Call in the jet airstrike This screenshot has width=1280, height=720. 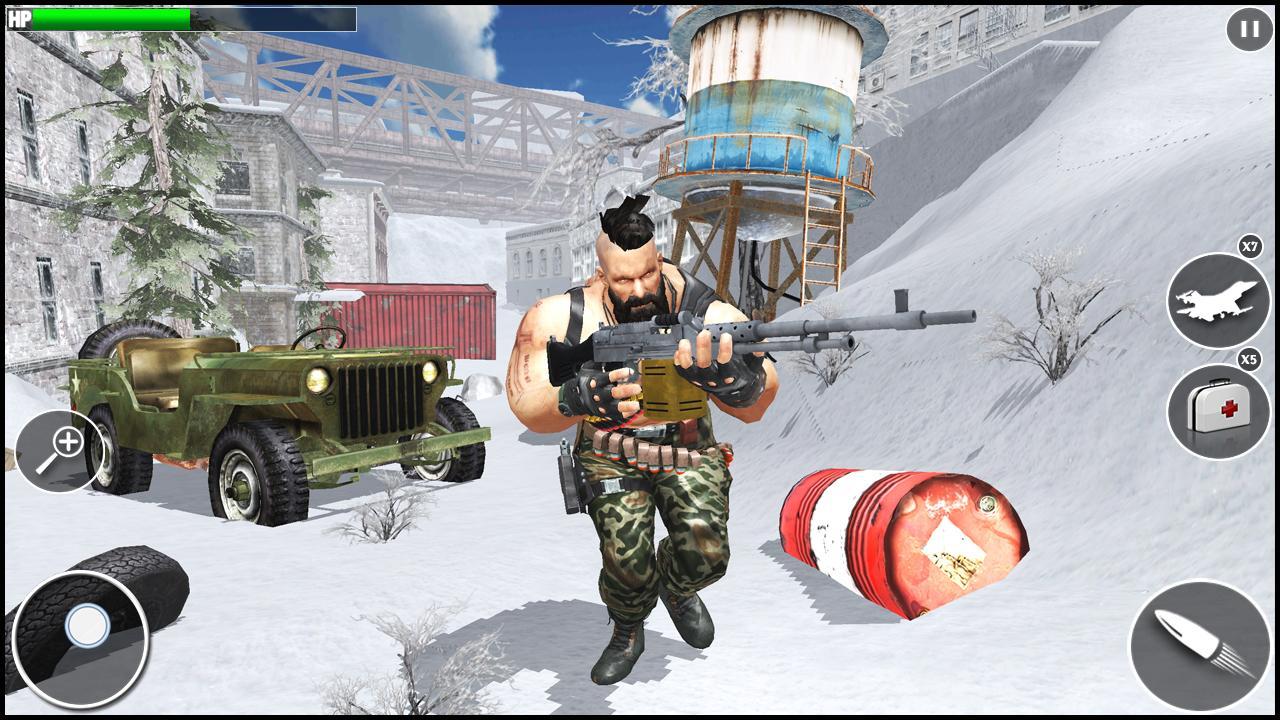pyautogui.click(x=1217, y=300)
